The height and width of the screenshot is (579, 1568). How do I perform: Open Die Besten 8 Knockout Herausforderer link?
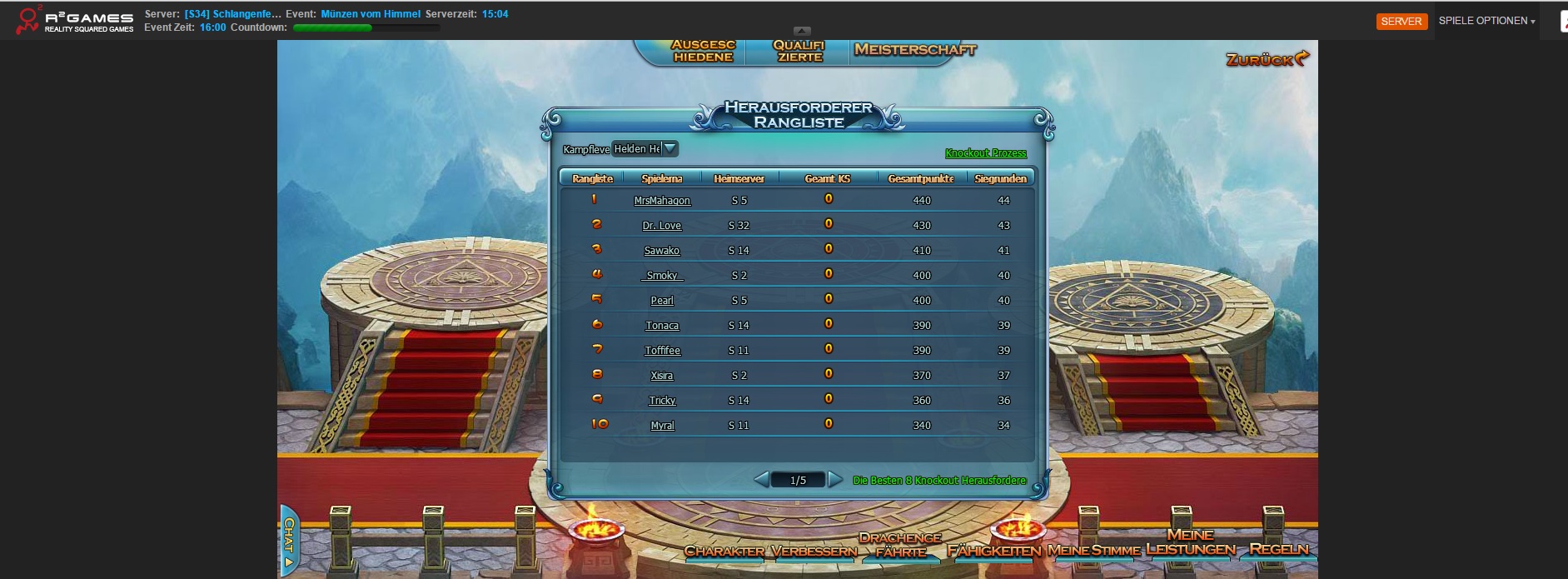(x=939, y=481)
